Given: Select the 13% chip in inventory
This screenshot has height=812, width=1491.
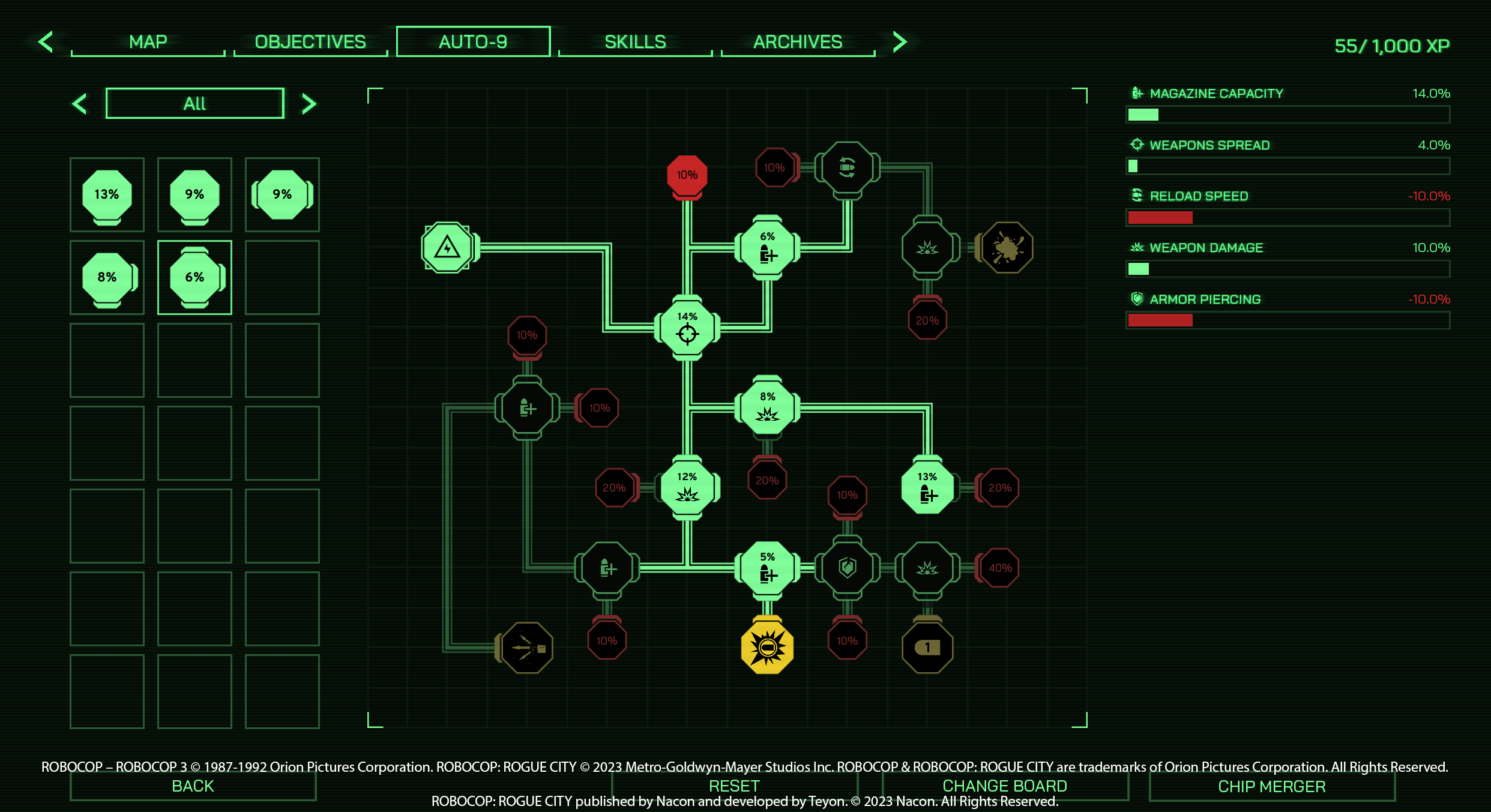Looking at the screenshot, I should click(x=107, y=194).
